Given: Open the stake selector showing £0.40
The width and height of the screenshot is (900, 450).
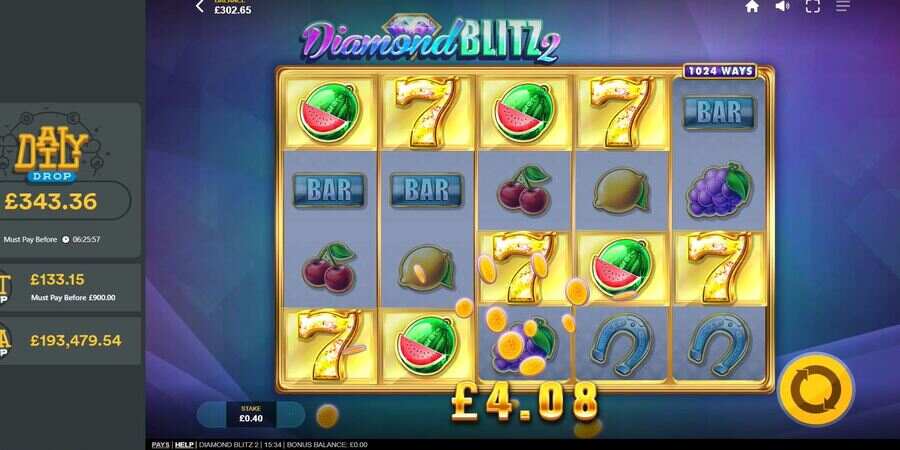Looking at the screenshot, I should (x=250, y=413).
